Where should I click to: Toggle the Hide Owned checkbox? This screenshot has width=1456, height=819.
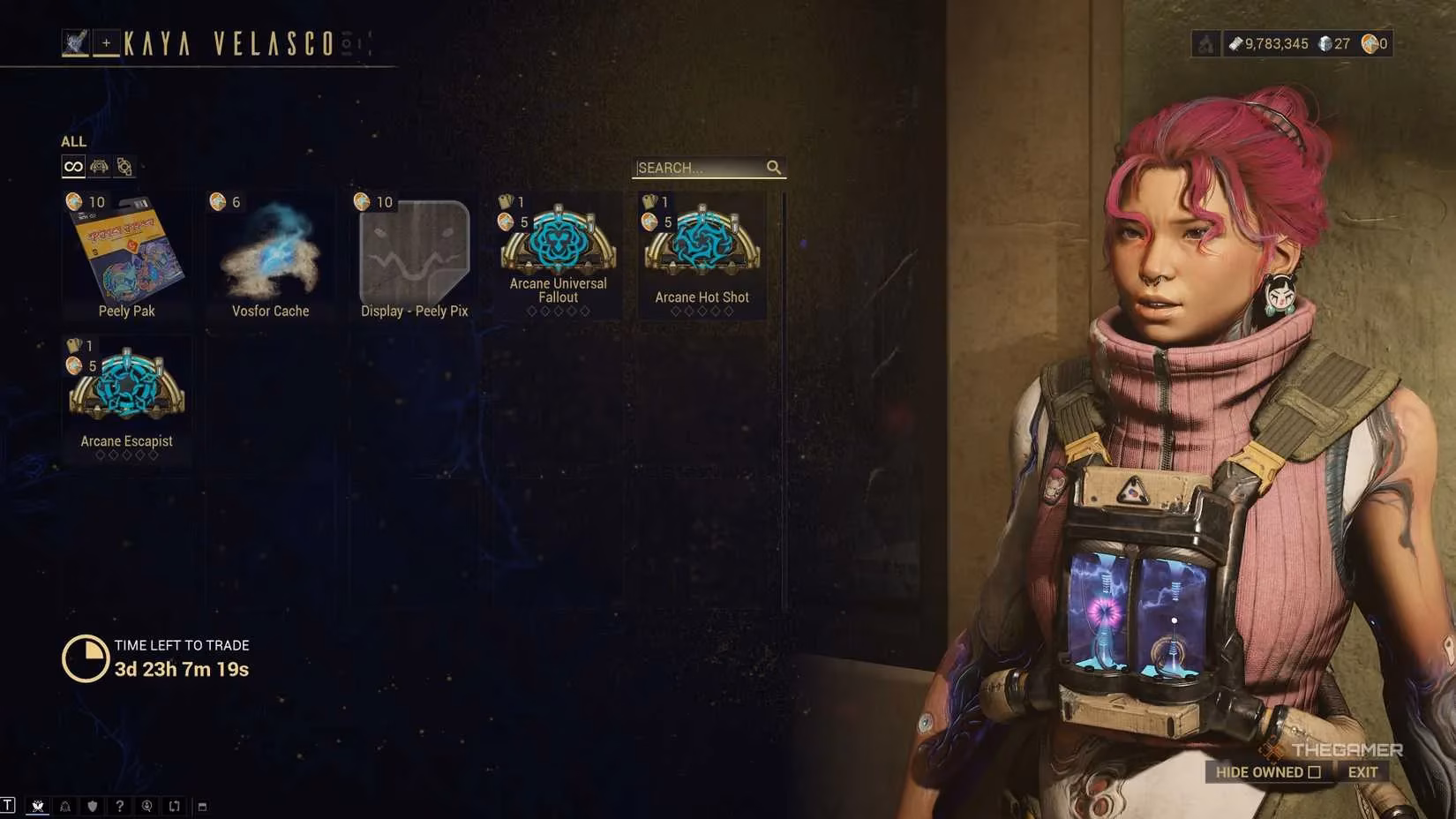point(1314,772)
